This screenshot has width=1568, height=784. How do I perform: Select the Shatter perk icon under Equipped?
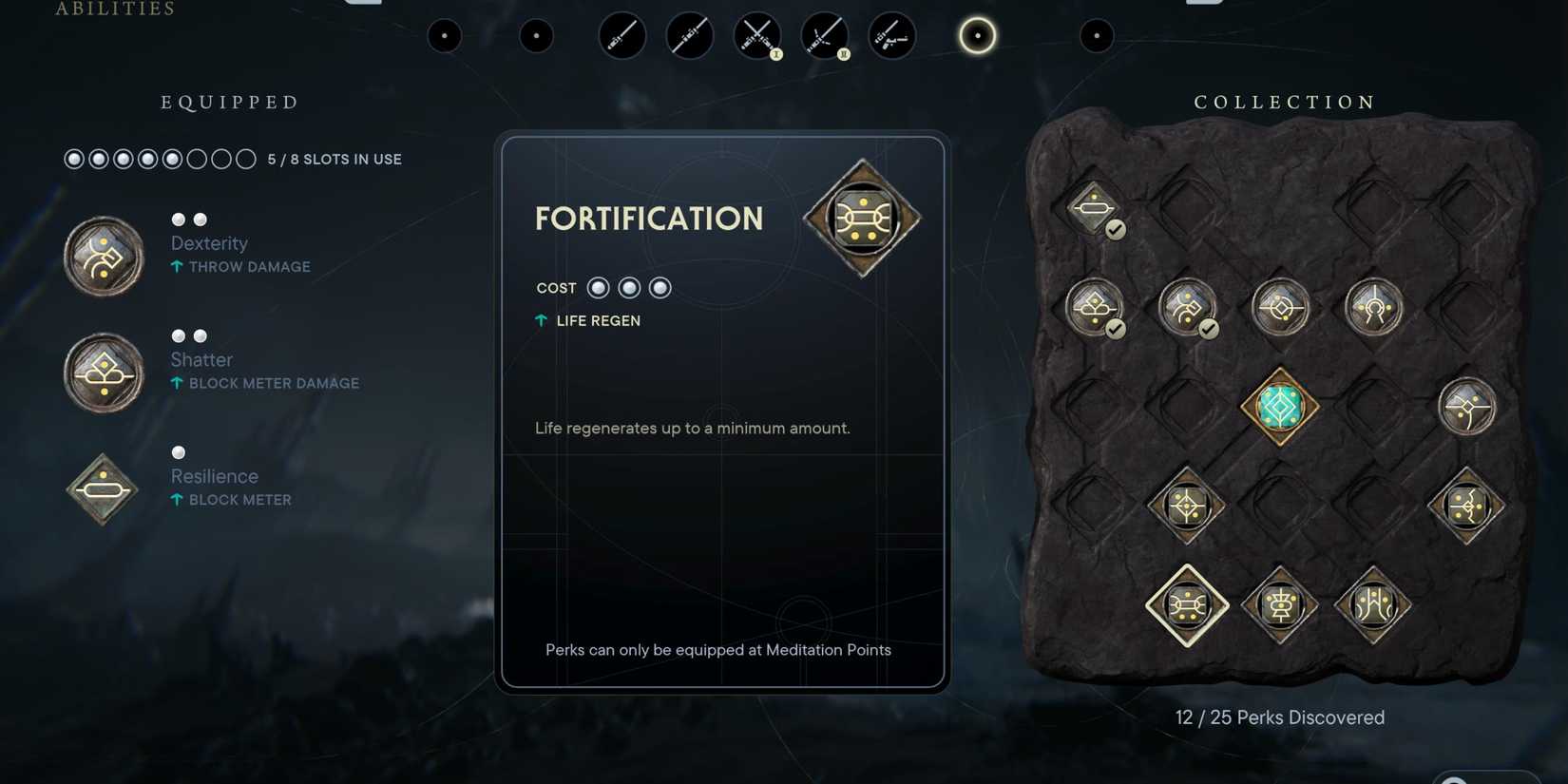(x=102, y=372)
